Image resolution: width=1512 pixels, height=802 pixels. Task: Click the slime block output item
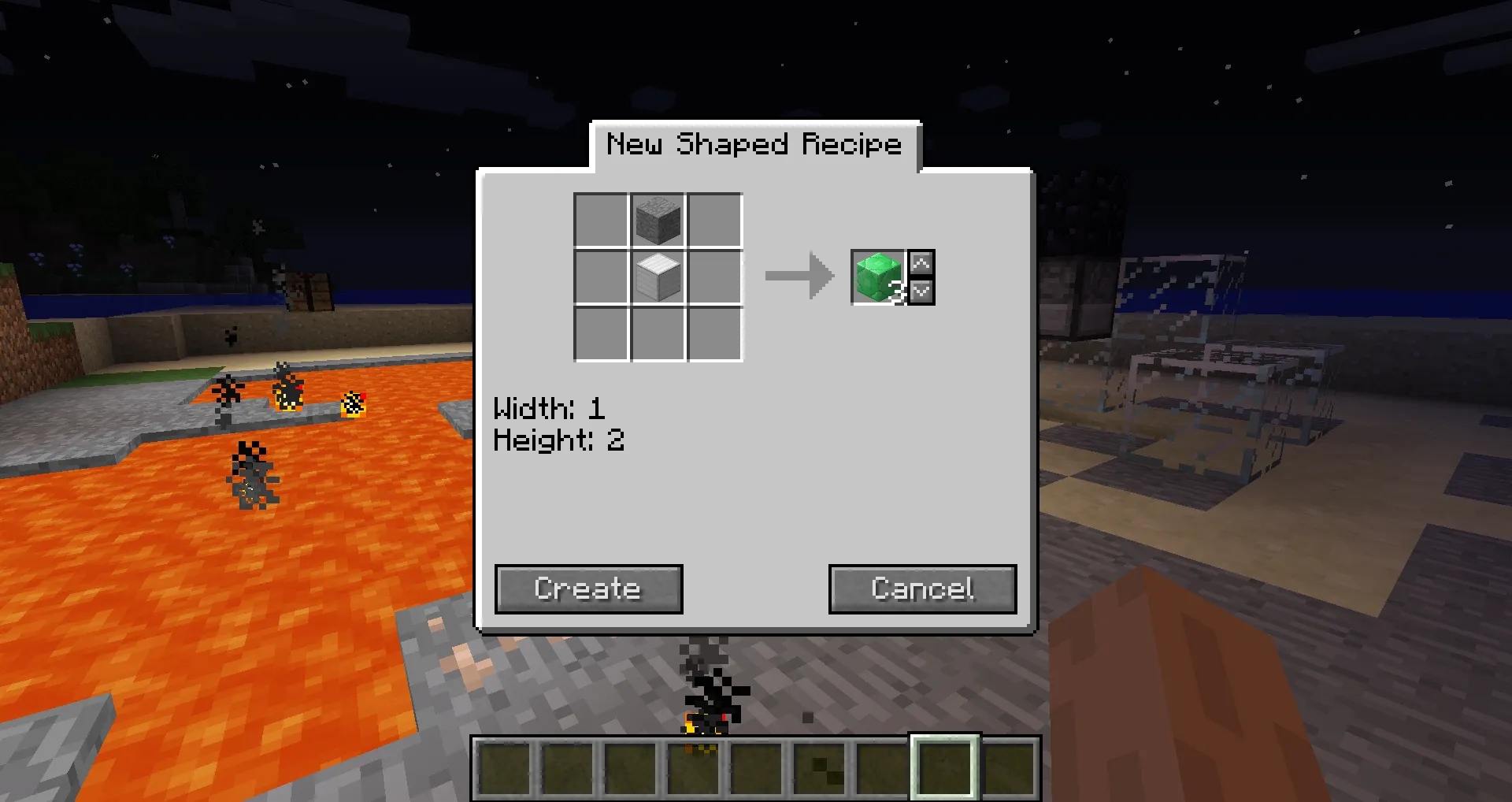coord(876,277)
